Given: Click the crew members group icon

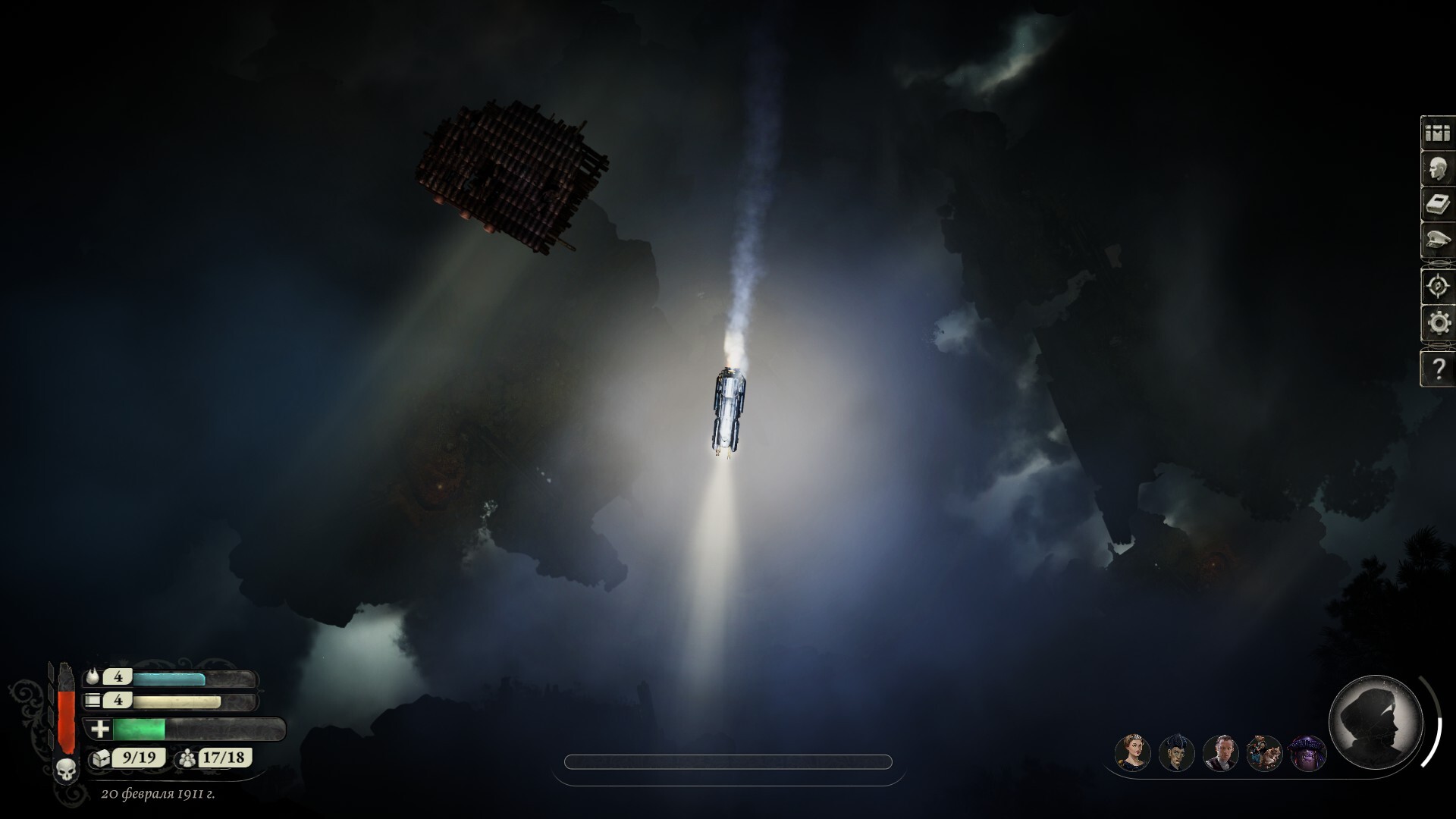Looking at the screenshot, I should click(x=186, y=758).
